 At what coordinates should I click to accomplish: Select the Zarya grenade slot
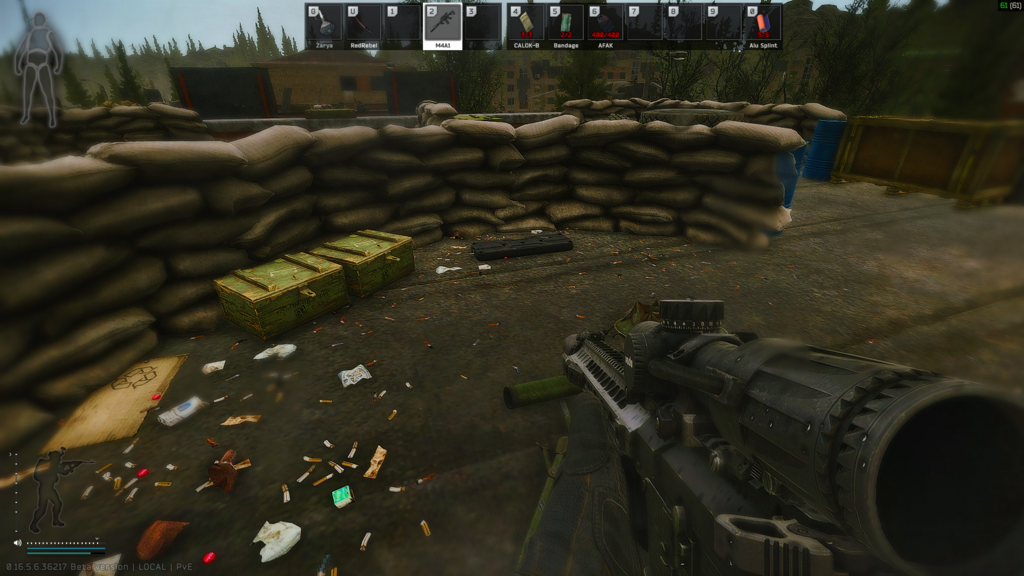(325, 25)
